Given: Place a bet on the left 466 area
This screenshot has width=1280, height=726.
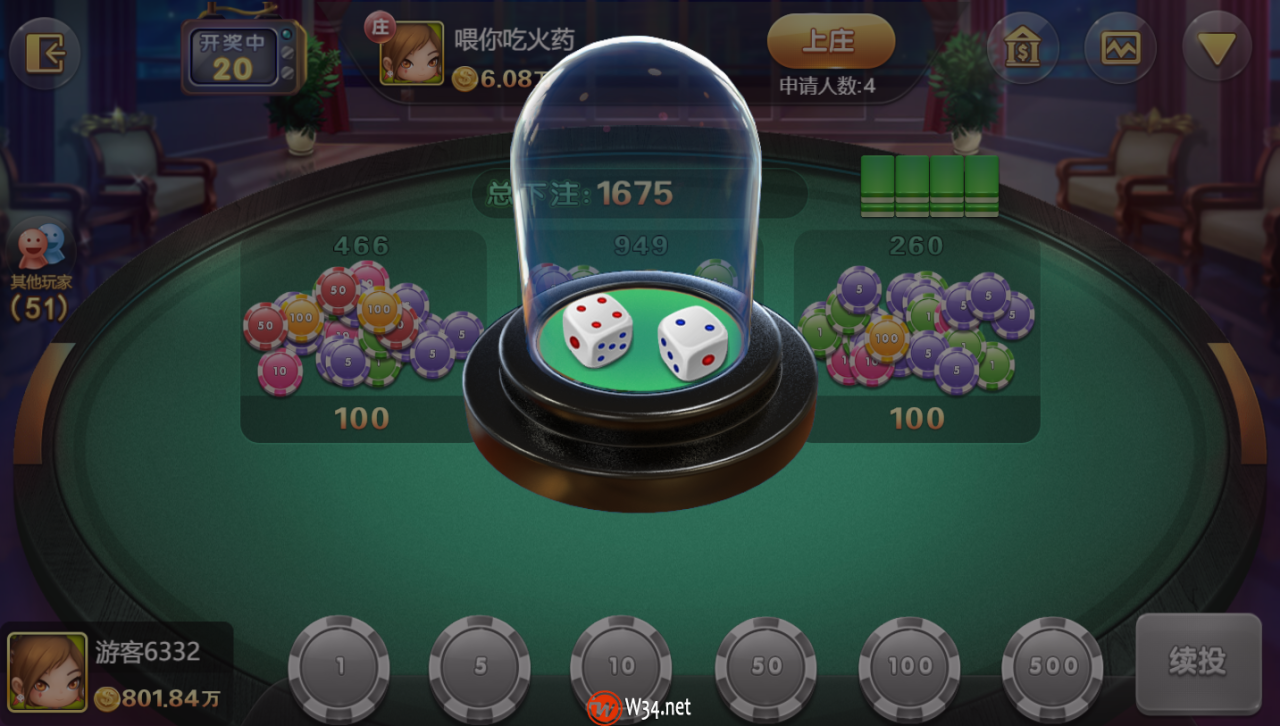Looking at the screenshot, I should (360, 330).
